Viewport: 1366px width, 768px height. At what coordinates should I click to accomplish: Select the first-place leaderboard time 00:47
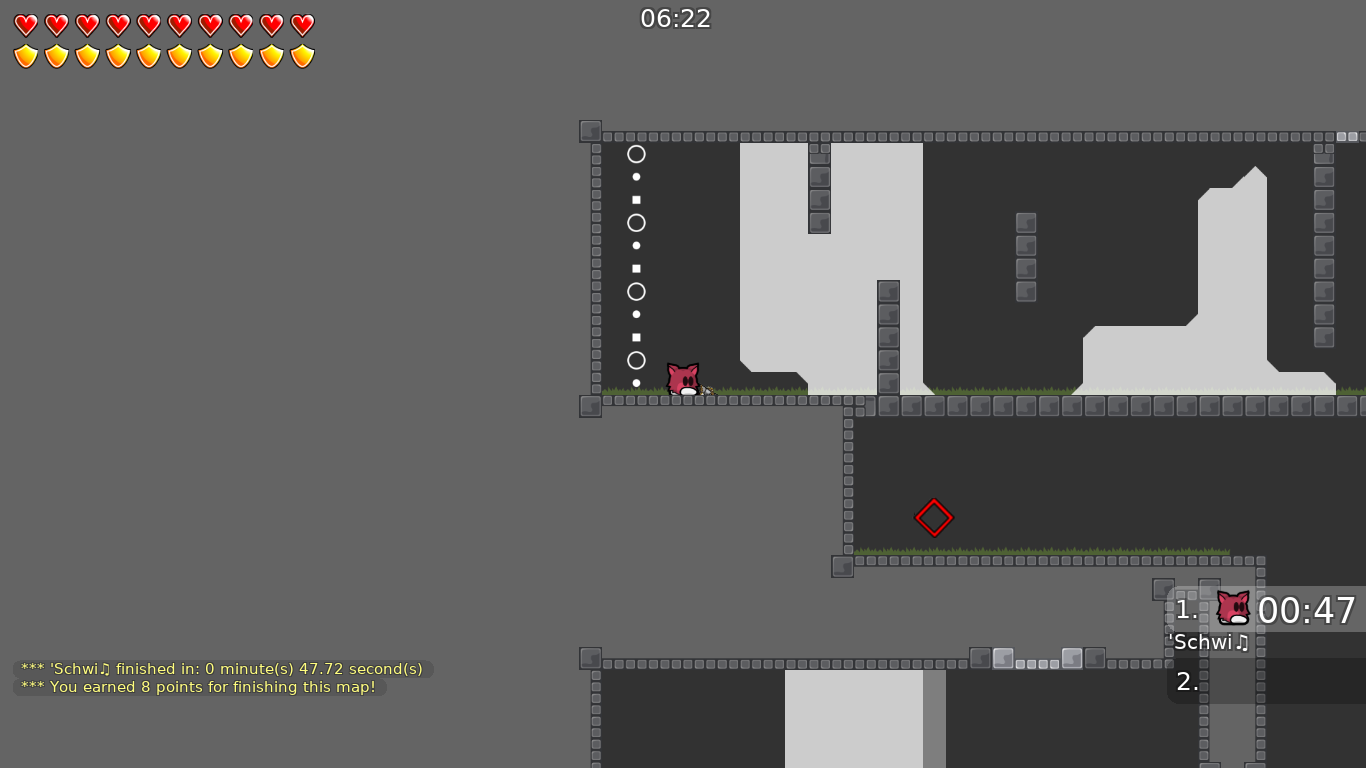pos(1308,610)
